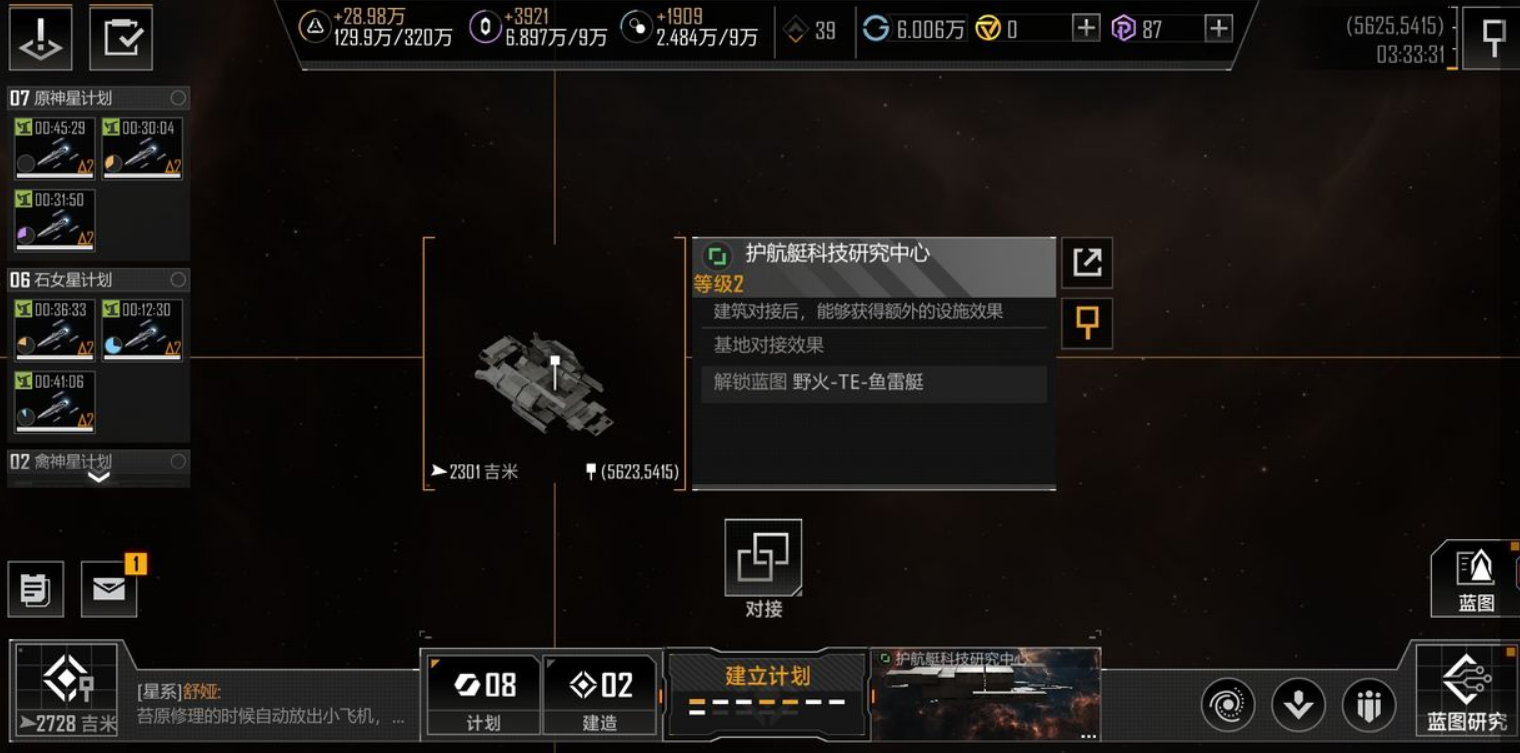Open the mail envelope with notification

coord(109,588)
